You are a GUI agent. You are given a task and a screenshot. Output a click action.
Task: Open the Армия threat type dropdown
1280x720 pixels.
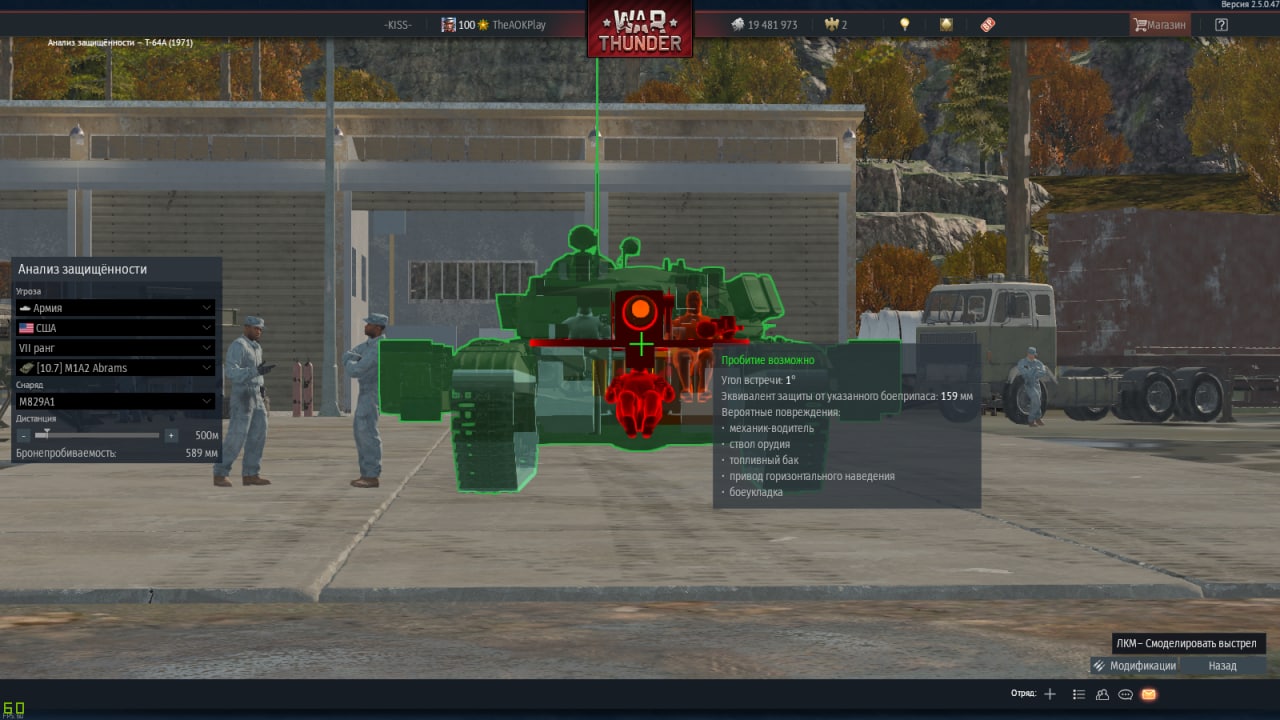(115, 308)
